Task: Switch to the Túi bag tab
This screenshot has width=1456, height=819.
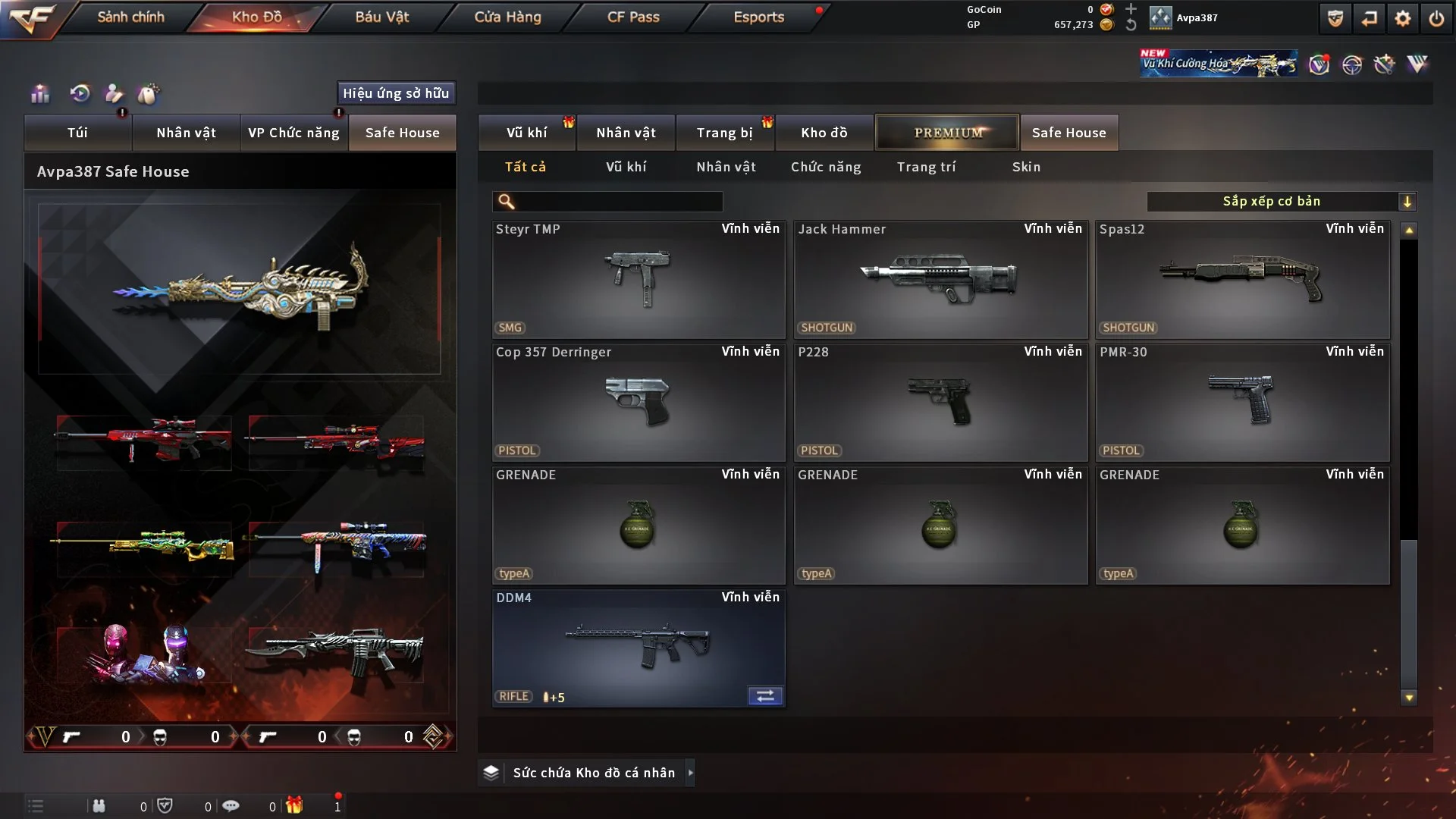Action: (77, 133)
